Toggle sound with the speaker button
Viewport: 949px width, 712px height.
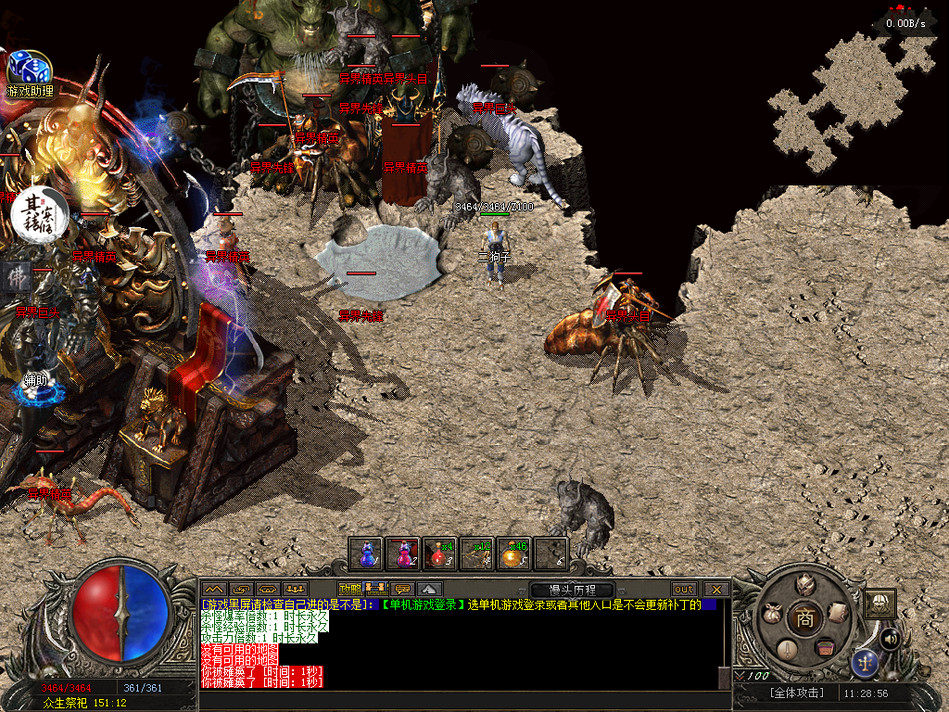[888, 637]
